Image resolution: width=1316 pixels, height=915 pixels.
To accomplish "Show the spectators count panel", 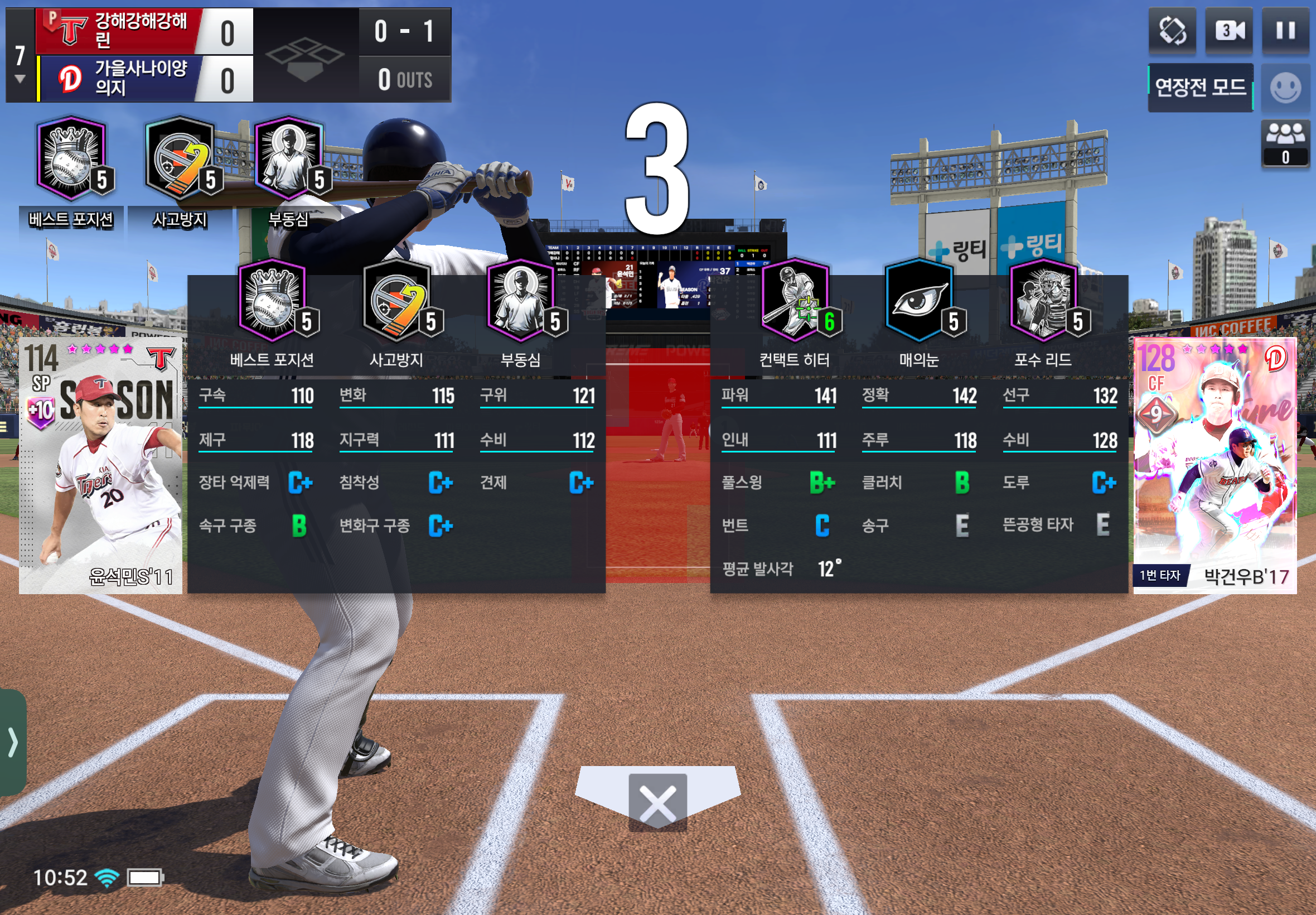I will (x=1285, y=143).
